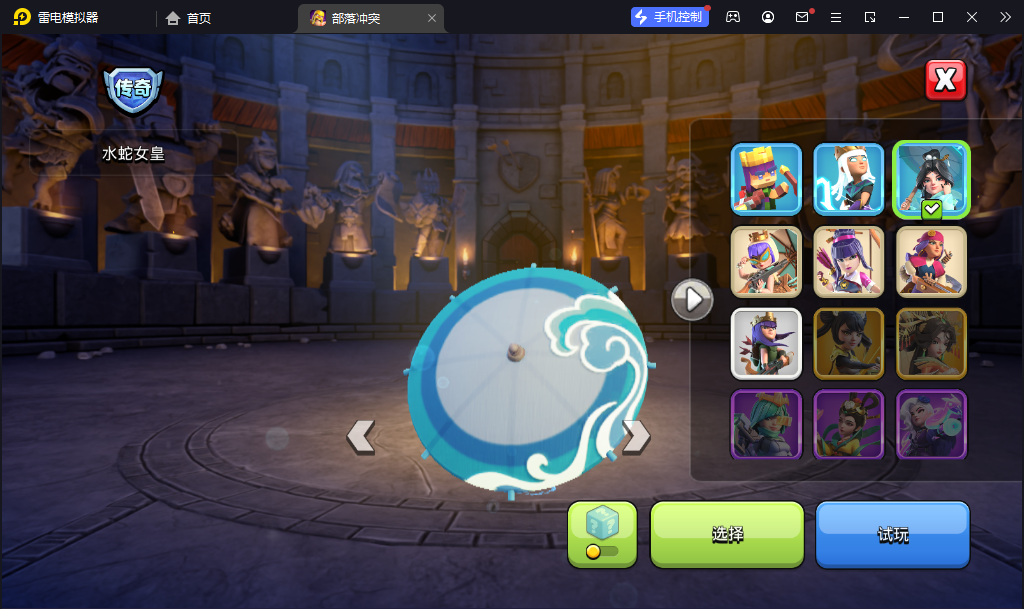Select the checked water-snake queen skin
This screenshot has width=1024, height=609.
click(931, 179)
